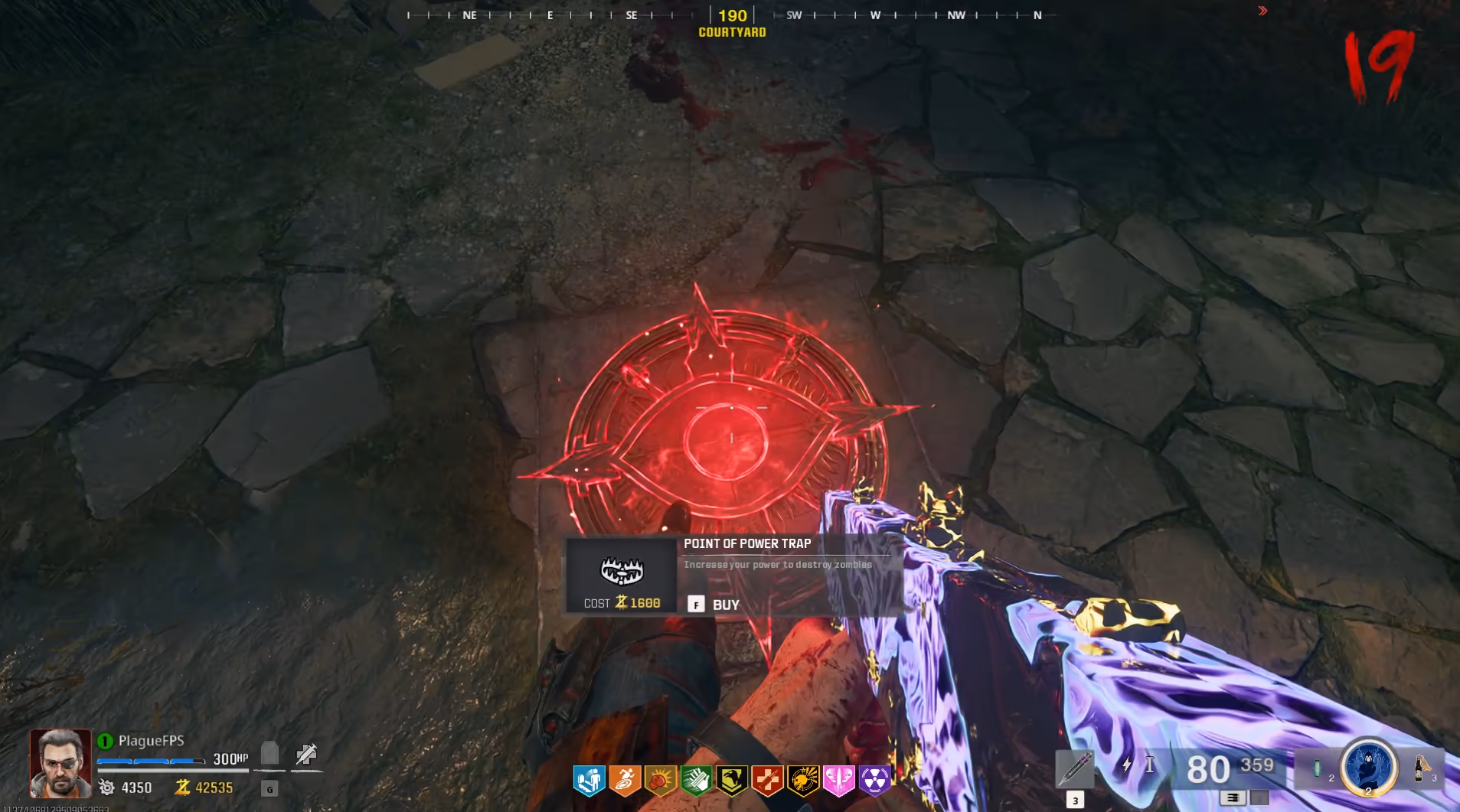The image size is (1460, 812).
Task: Click the lightning bolt ammo mod icon
Action: point(1126,765)
